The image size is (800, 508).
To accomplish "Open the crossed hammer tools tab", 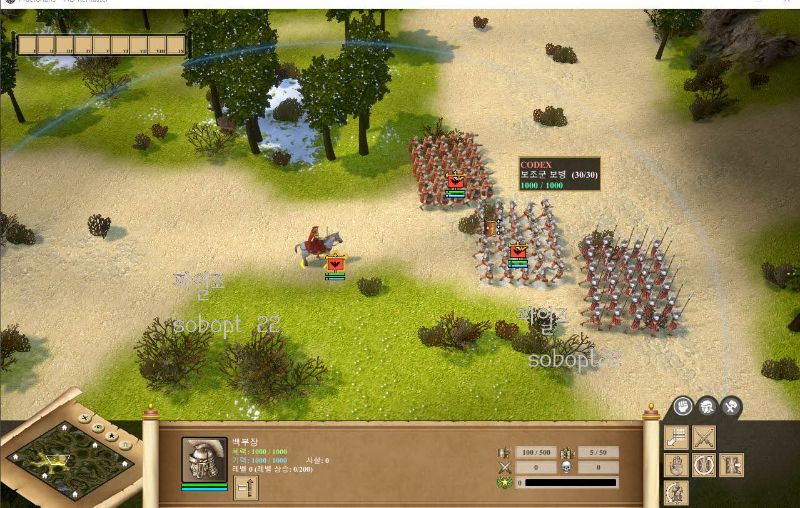I will point(731,406).
